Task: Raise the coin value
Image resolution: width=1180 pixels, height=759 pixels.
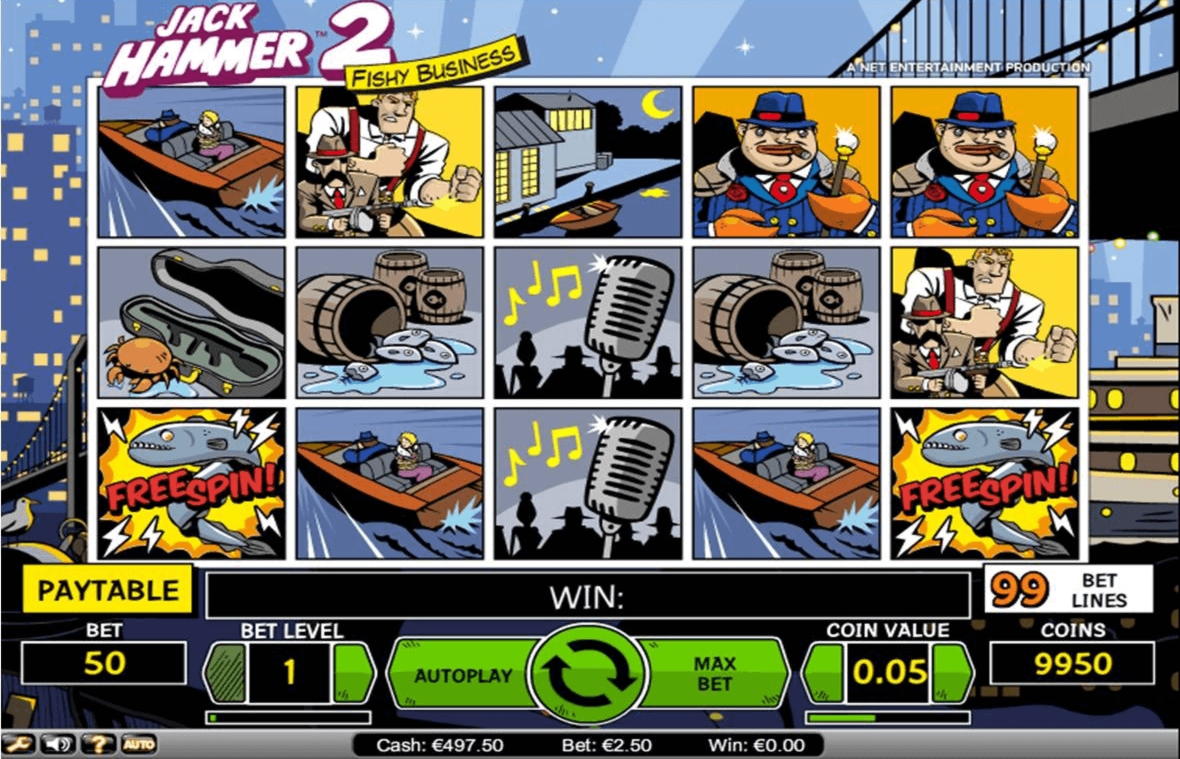Action: click(x=951, y=673)
